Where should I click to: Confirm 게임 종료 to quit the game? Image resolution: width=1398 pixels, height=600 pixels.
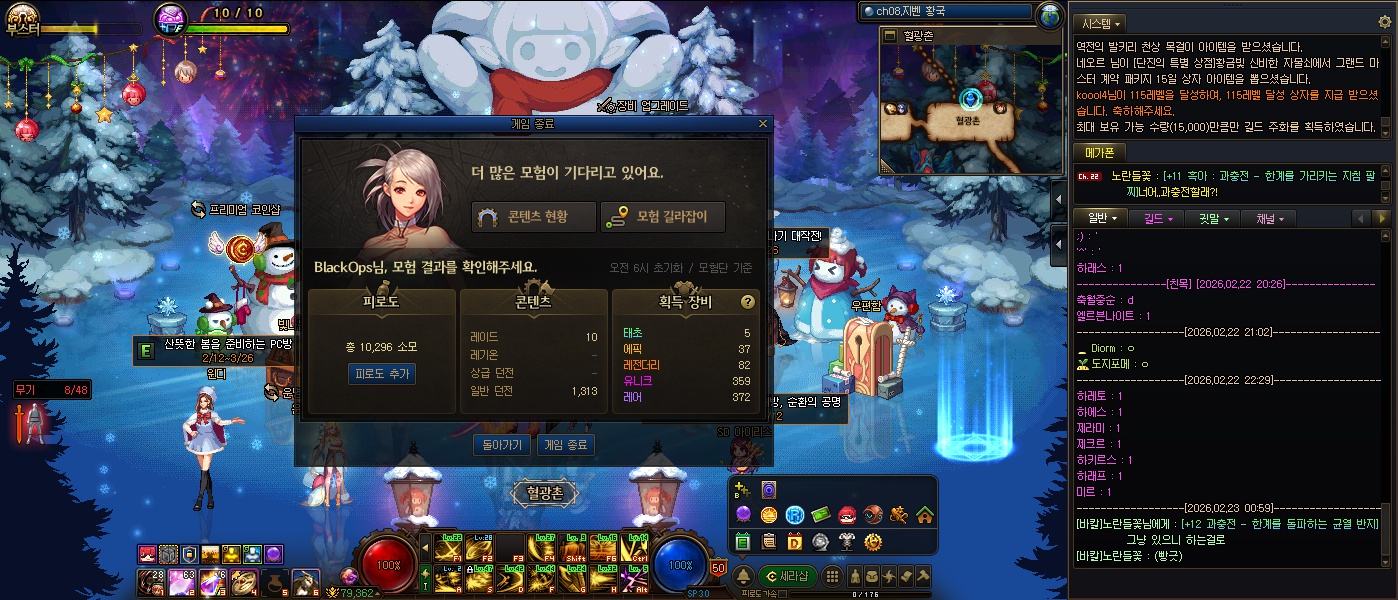pos(565,445)
